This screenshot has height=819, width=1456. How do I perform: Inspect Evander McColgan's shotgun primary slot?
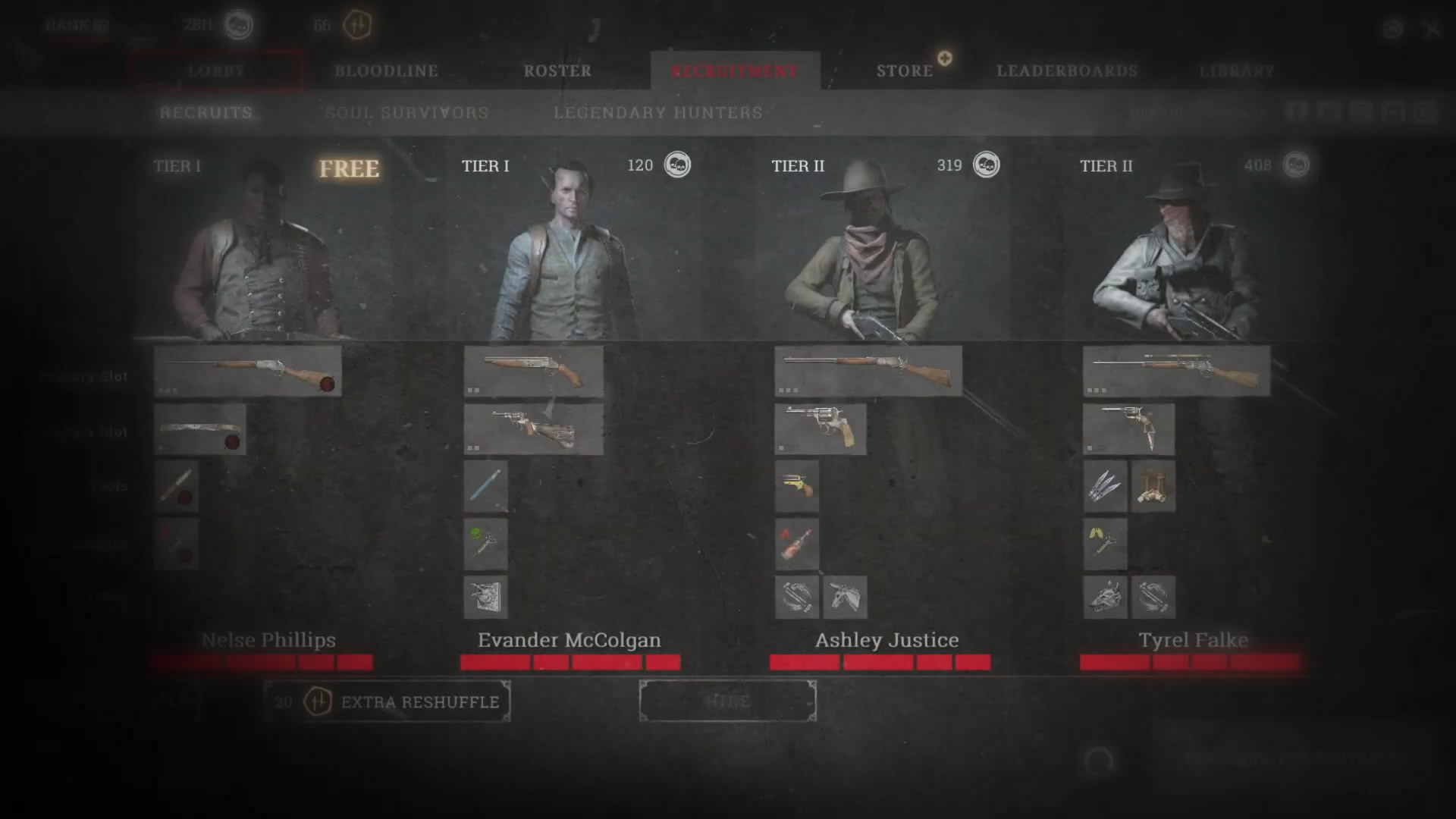533,371
